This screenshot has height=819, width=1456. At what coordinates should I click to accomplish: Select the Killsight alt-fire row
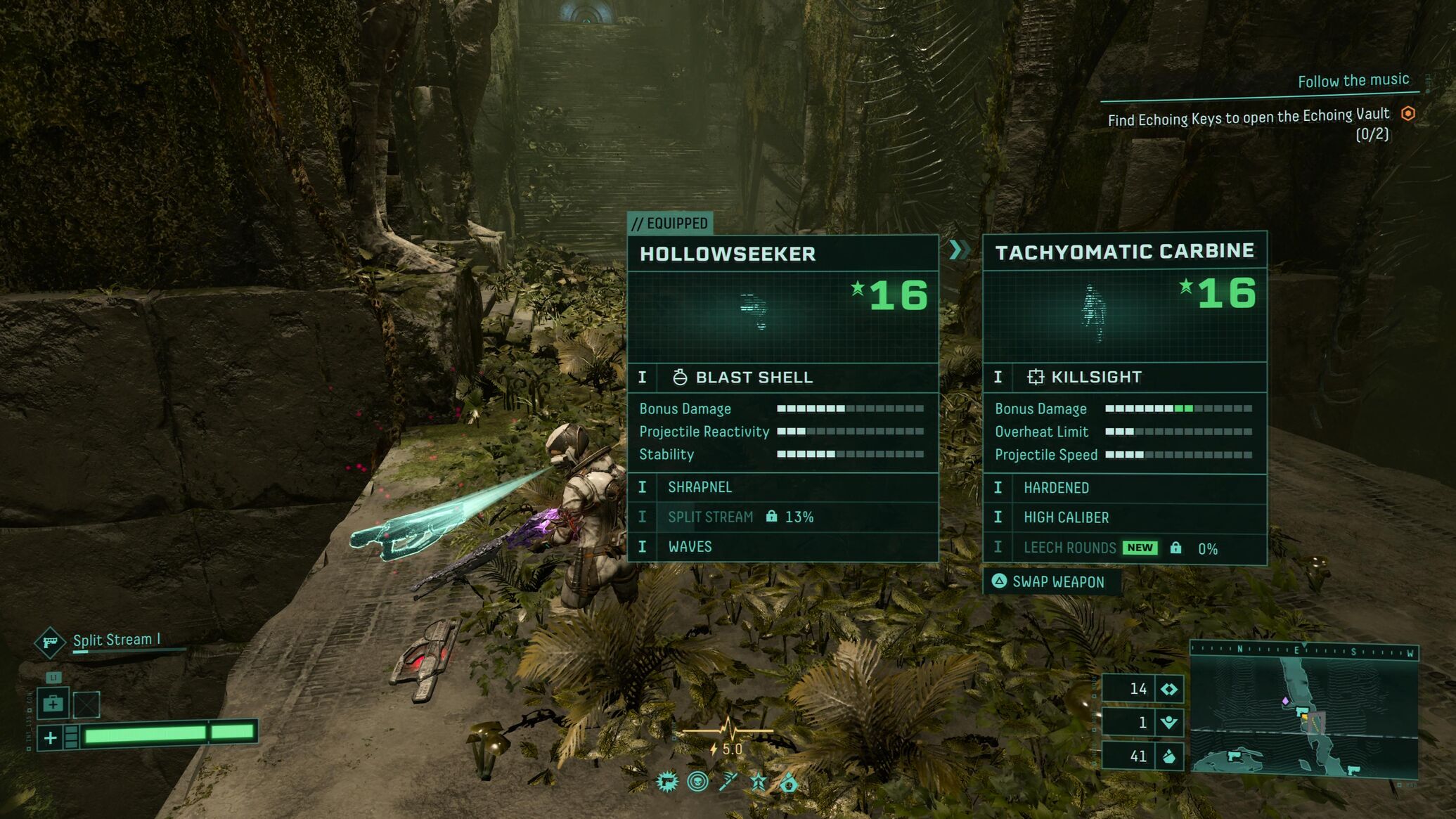(x=1124, y=377)
